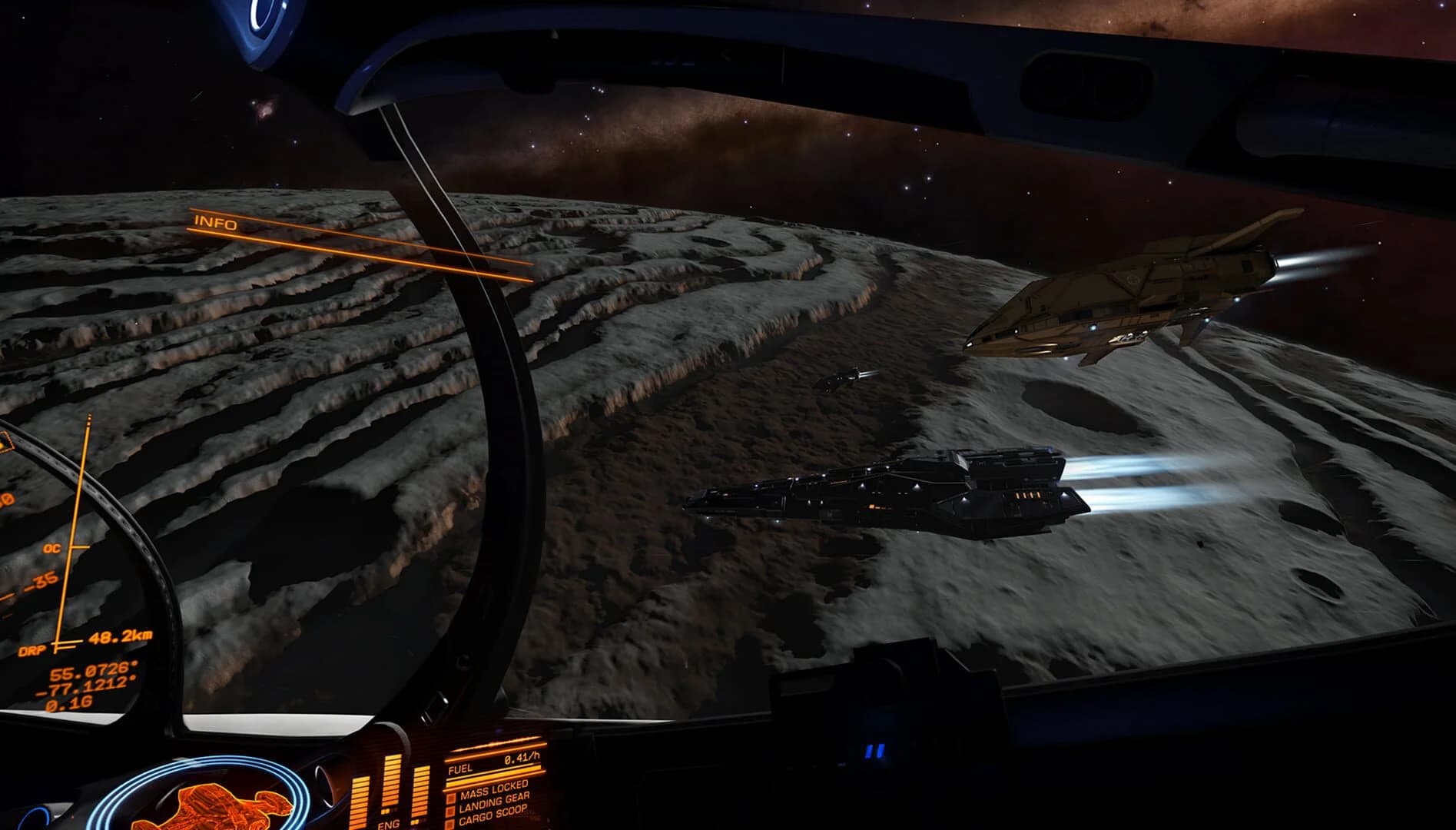Viewport: 1456px width, 830px height.
Task: Toggle the CARGO SCOOP status checkbox
Action: pos(449,822)
